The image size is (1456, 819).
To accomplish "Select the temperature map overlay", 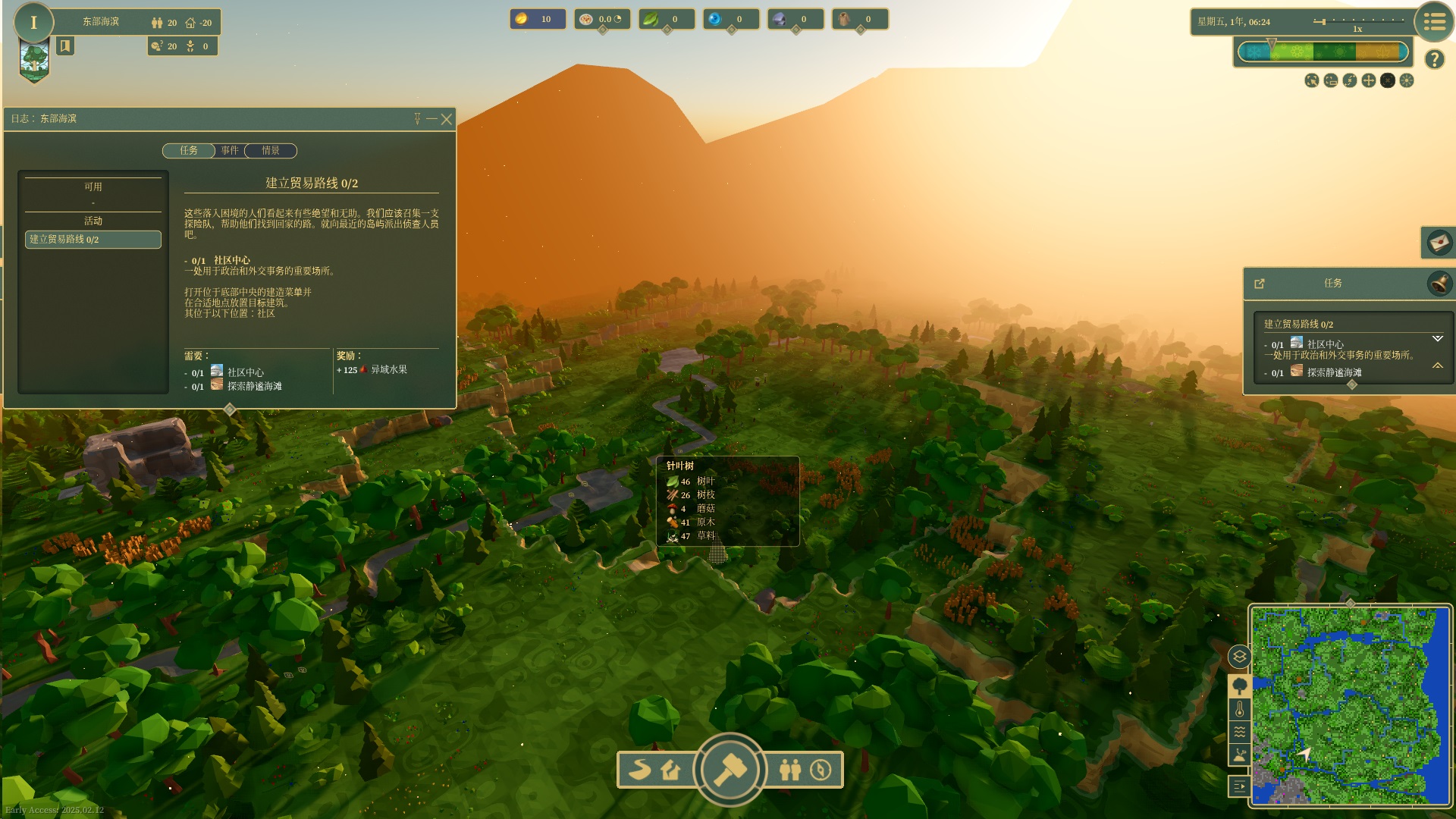I will (x=1239, y=710).
